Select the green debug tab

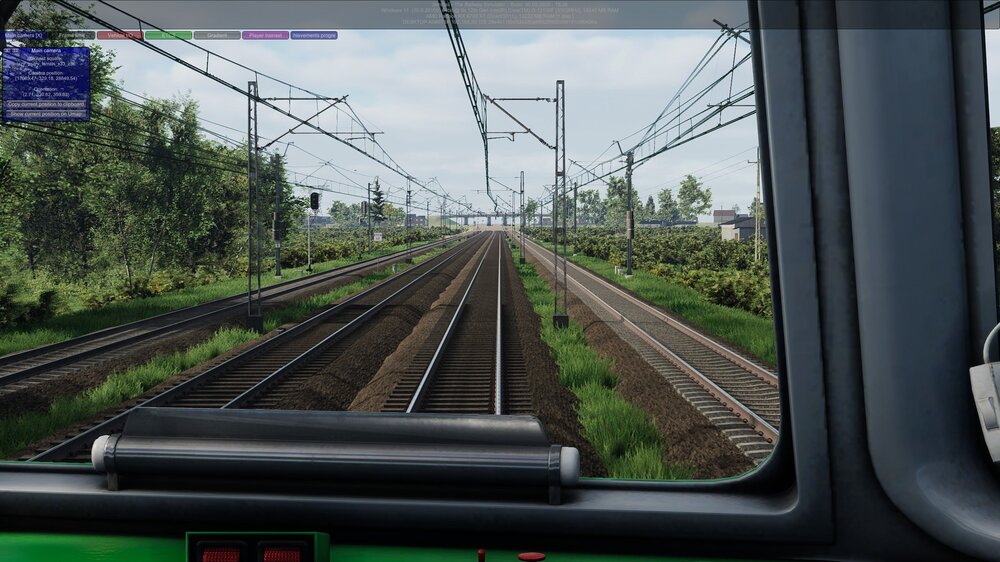pos(168,35)
